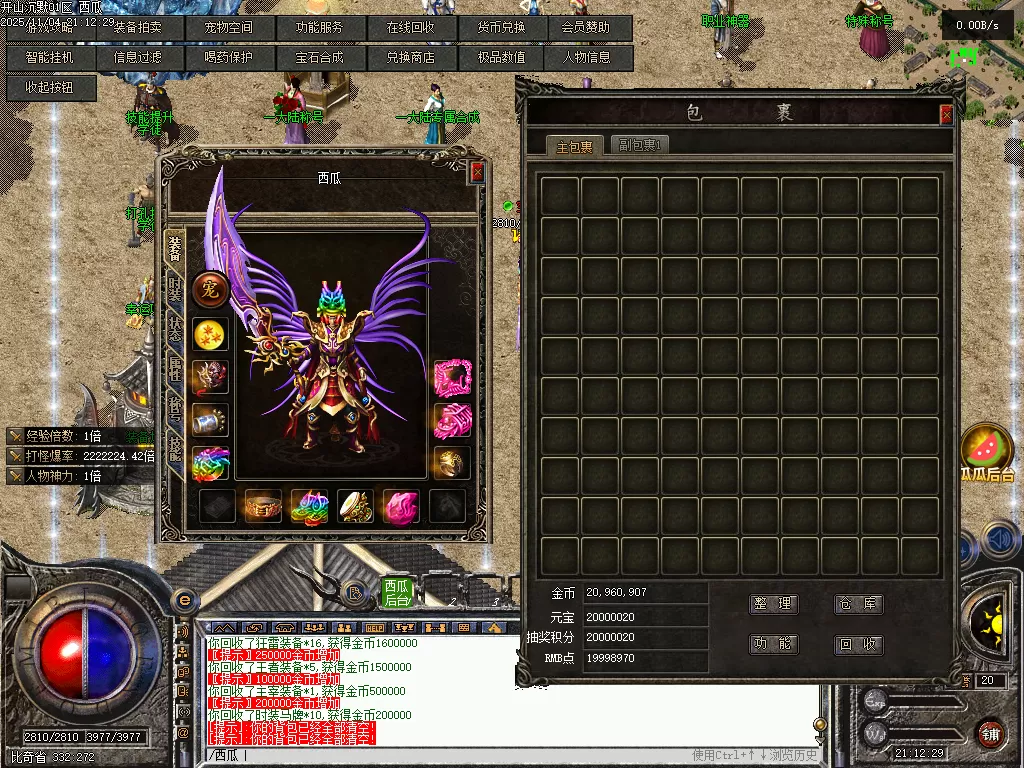This screenshot has height=768, width=1024.
Task: Open the 装备拍卖 auction menu
Action: 138,28
